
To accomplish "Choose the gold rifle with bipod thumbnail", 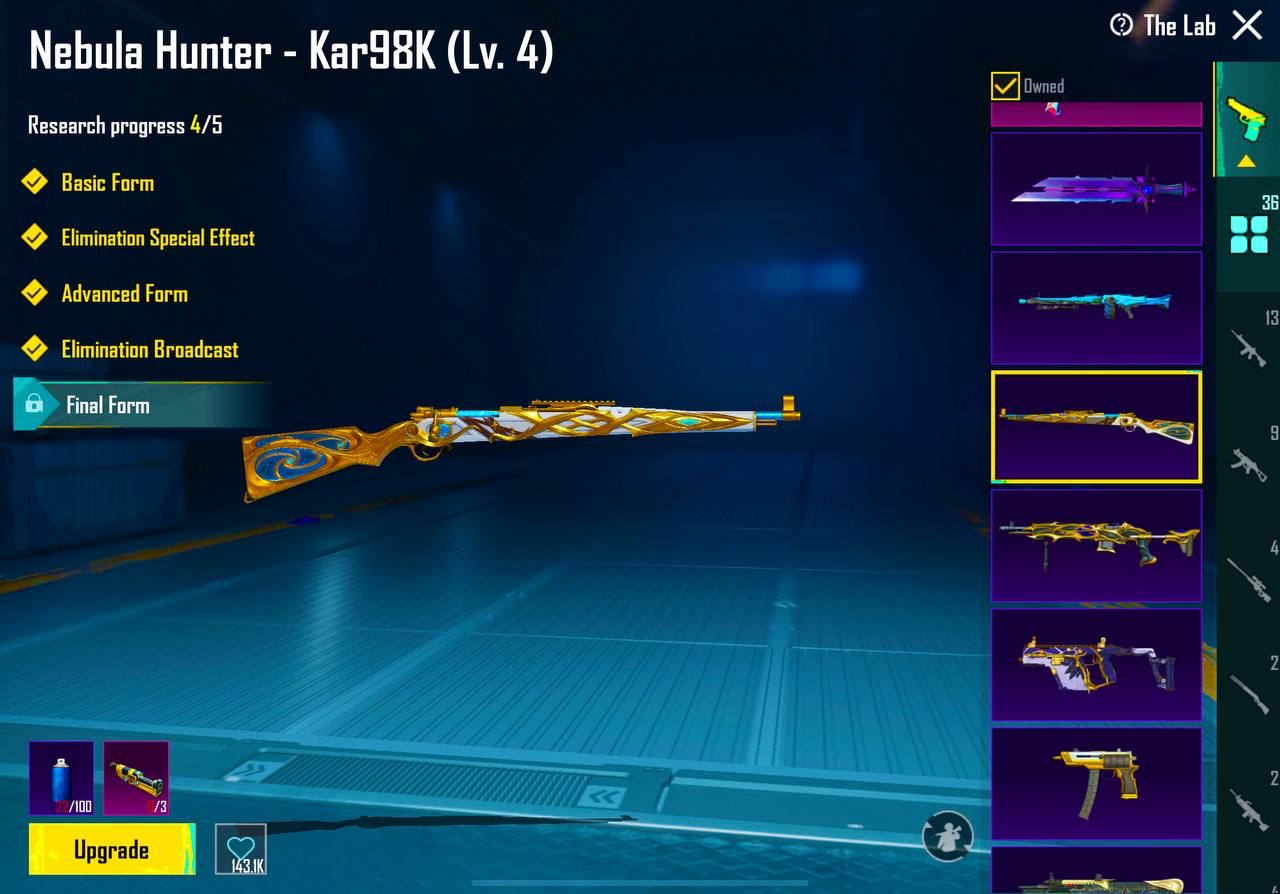I will pyautogui.click(x=1096, y=545).
